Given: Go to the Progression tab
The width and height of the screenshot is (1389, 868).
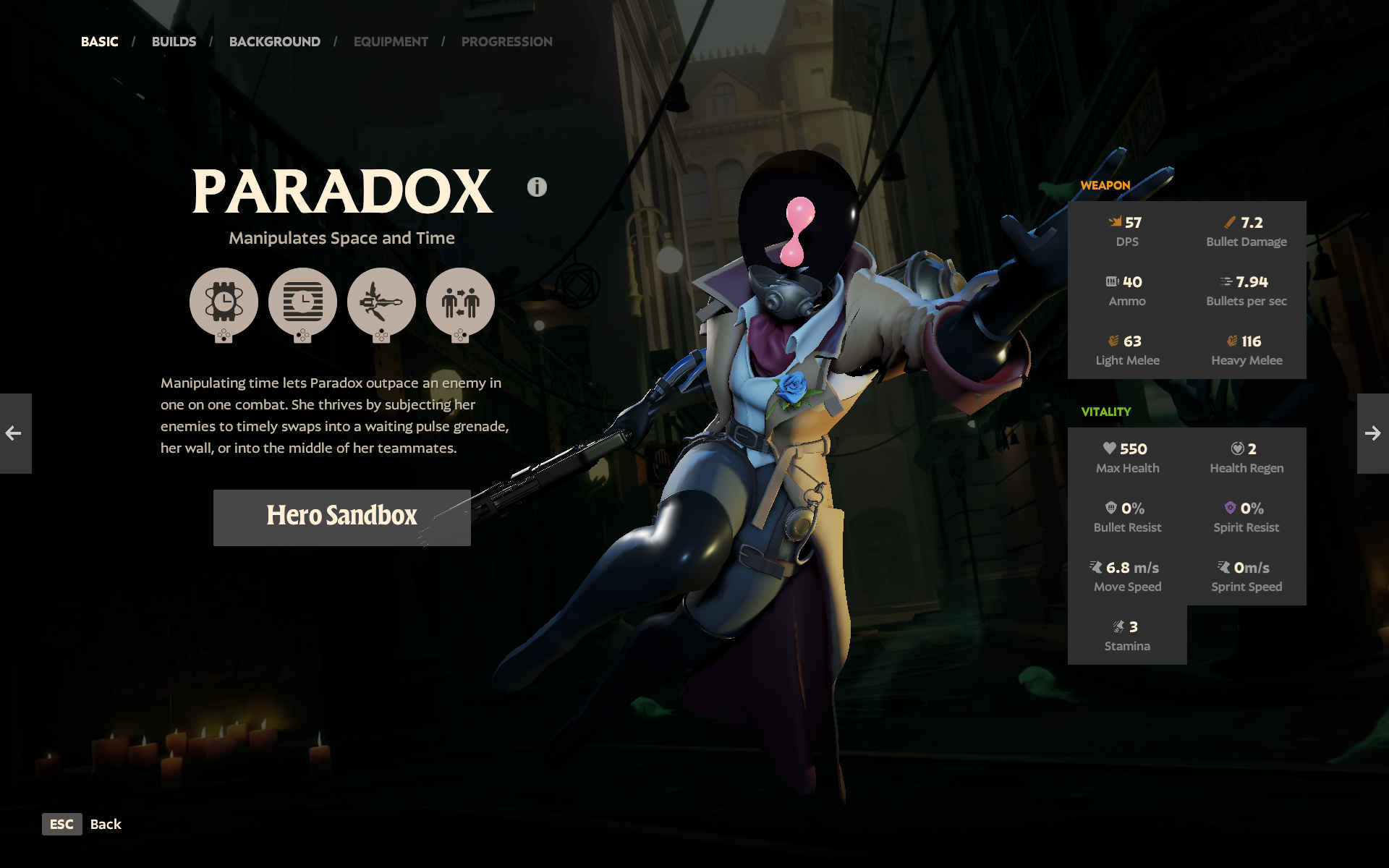Looking at the screenshot, I should tap(506, 42).
